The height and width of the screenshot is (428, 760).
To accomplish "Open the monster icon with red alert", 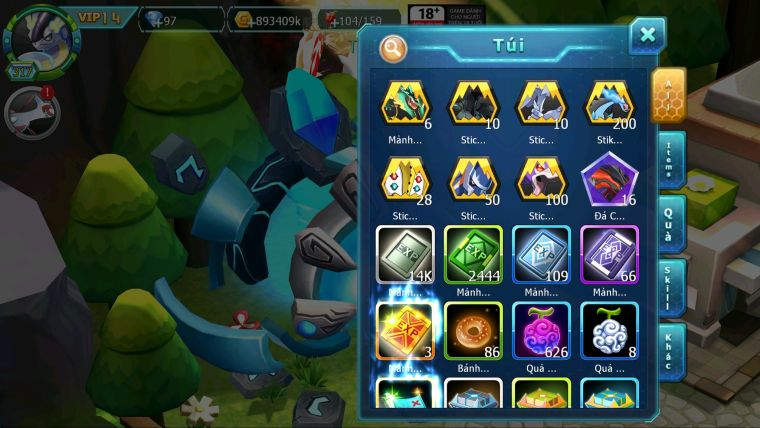I will click(x=32, y=110).
